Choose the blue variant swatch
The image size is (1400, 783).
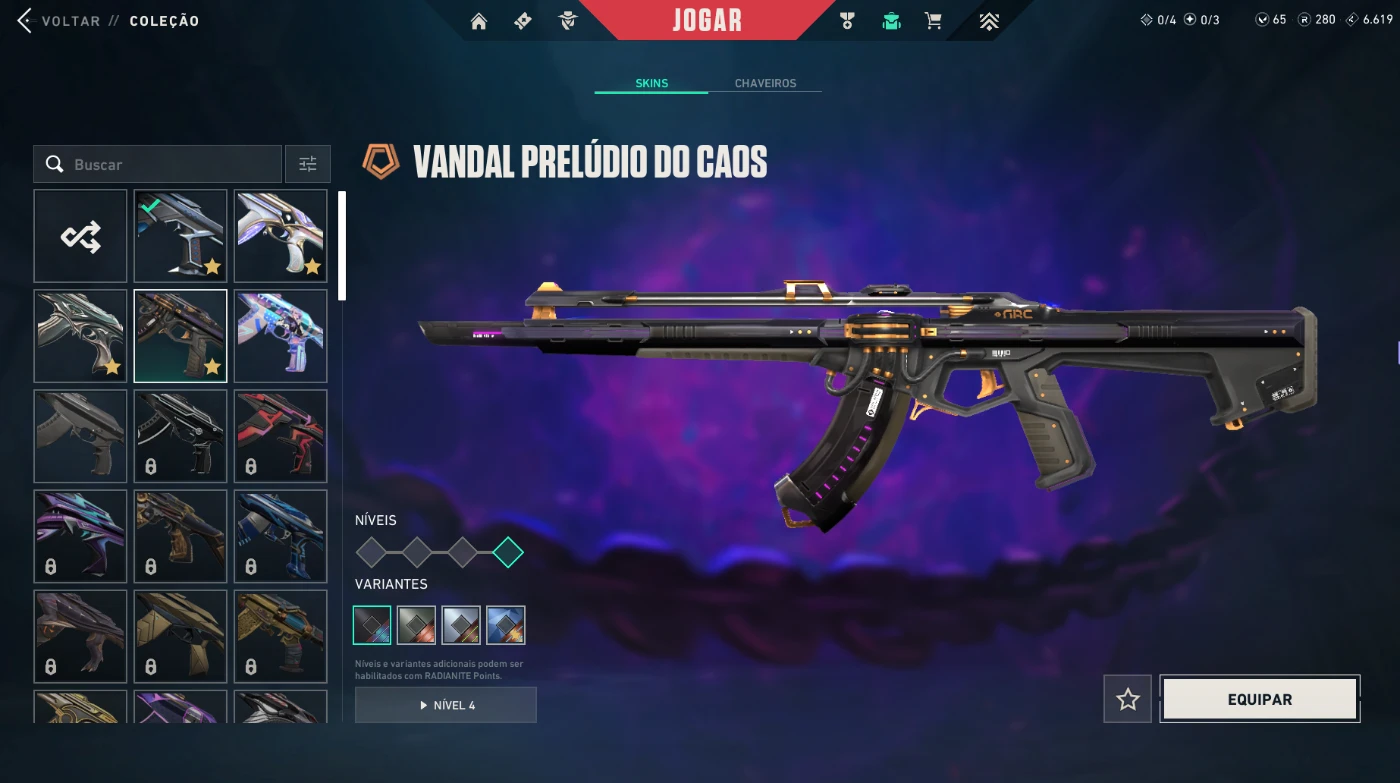coord(506,625)
